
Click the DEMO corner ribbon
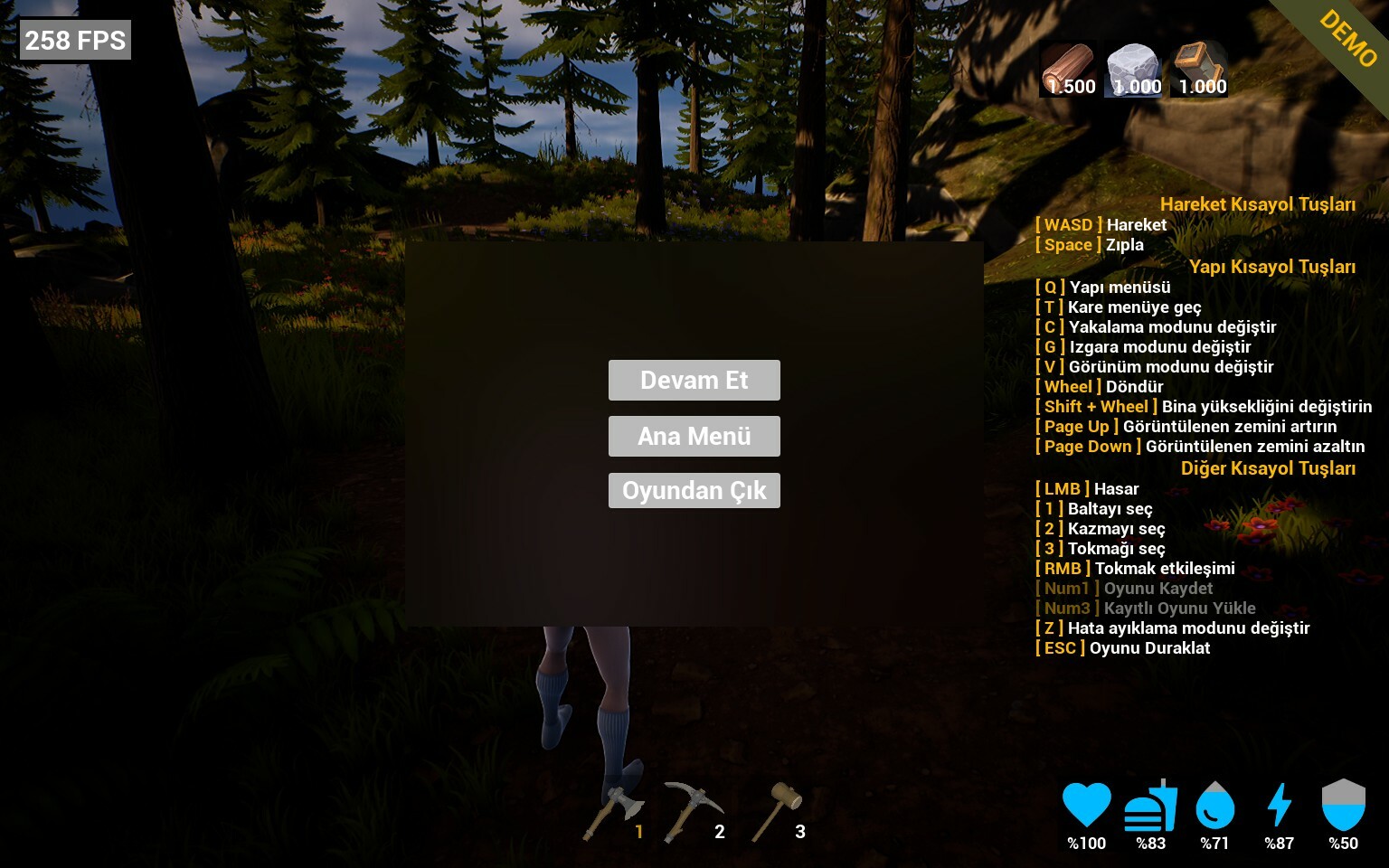(1345, 40)
